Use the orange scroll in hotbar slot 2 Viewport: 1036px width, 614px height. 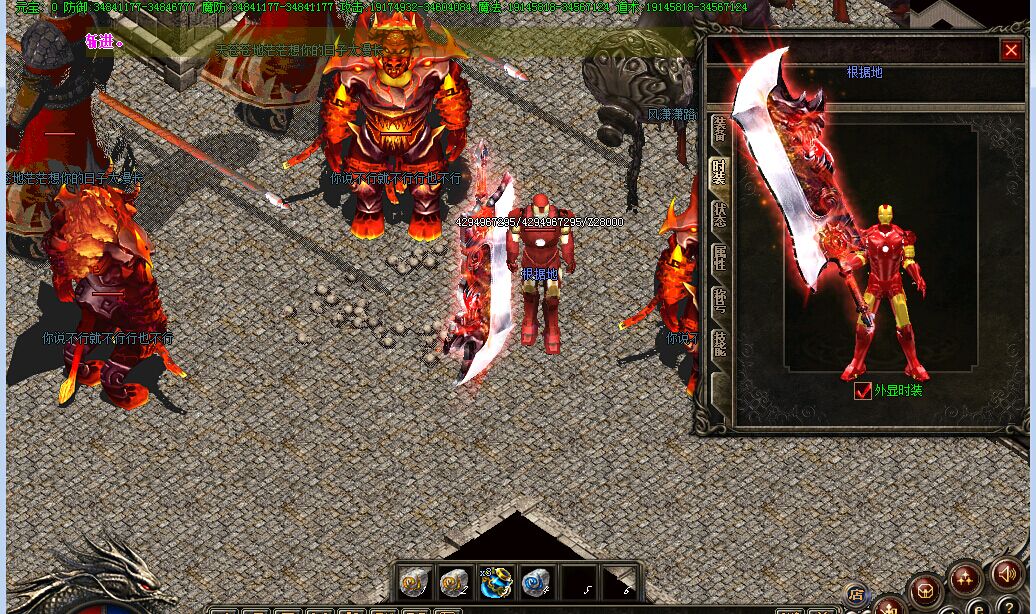click(x=455, y=581)
